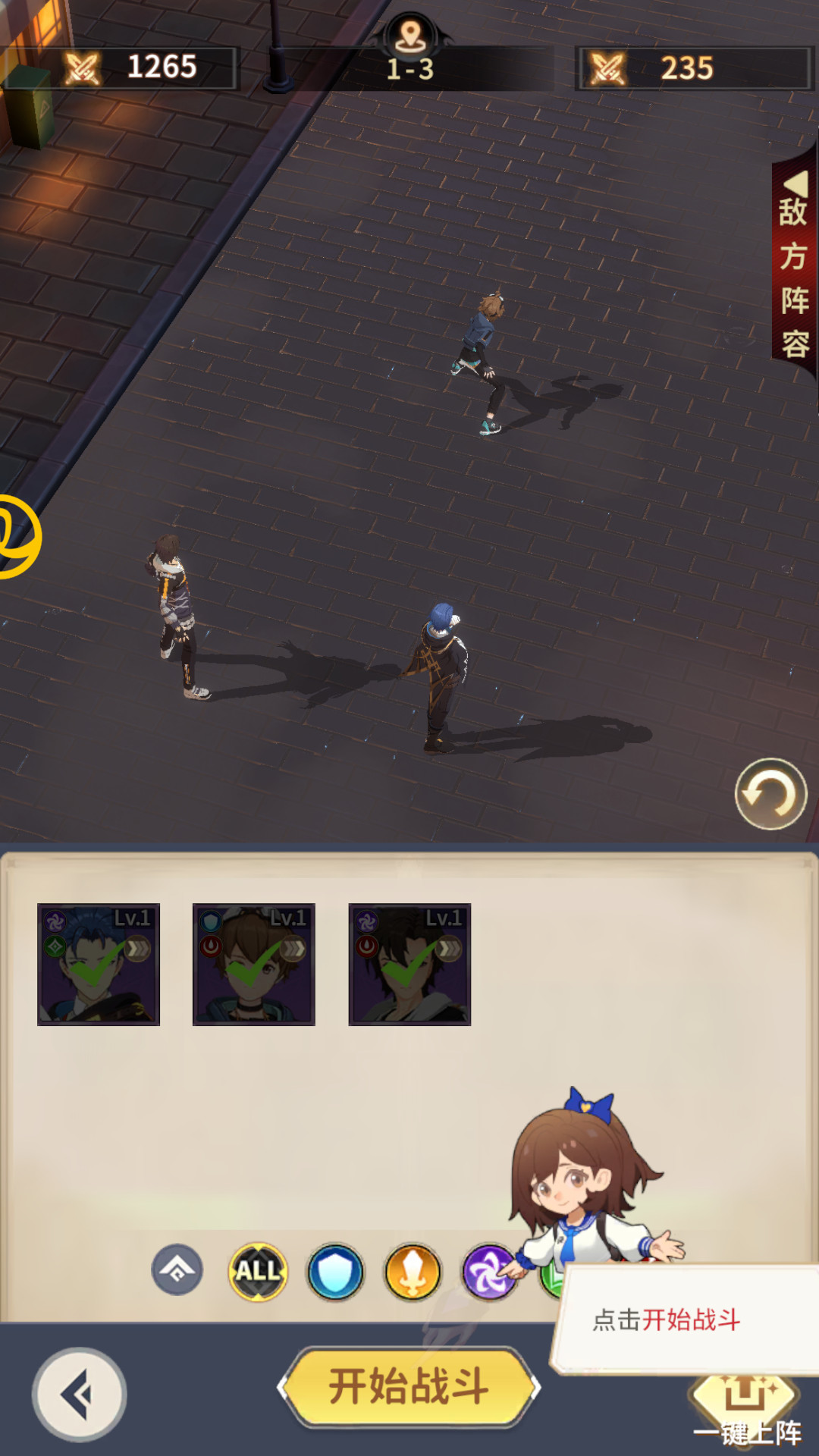Start the battle with 开始战斗 button
Image resolution: width=819 pixels, height=1456 pixels.
tap(409, 1387)
